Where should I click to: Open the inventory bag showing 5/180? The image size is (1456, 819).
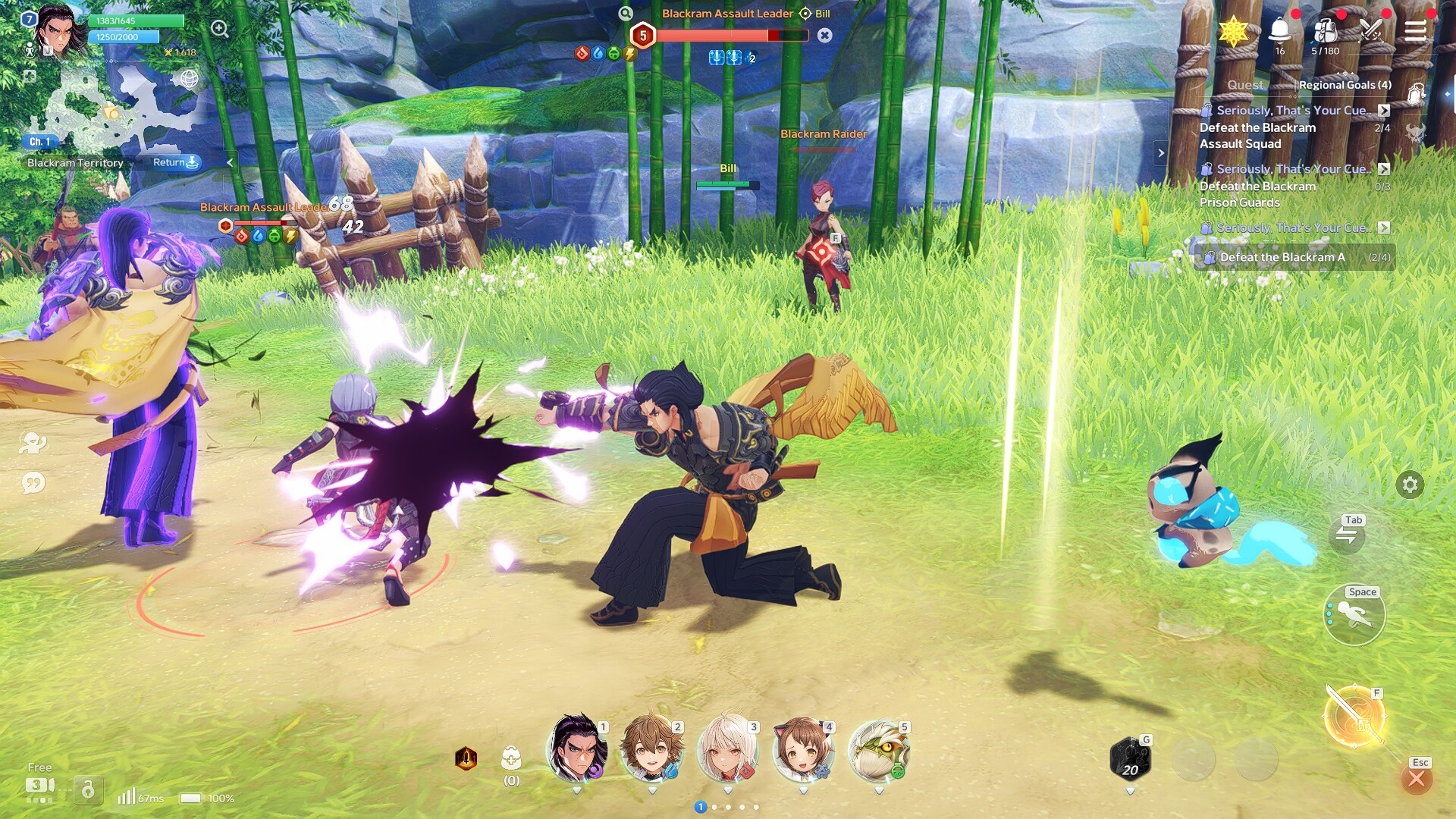click(1326, 32)
